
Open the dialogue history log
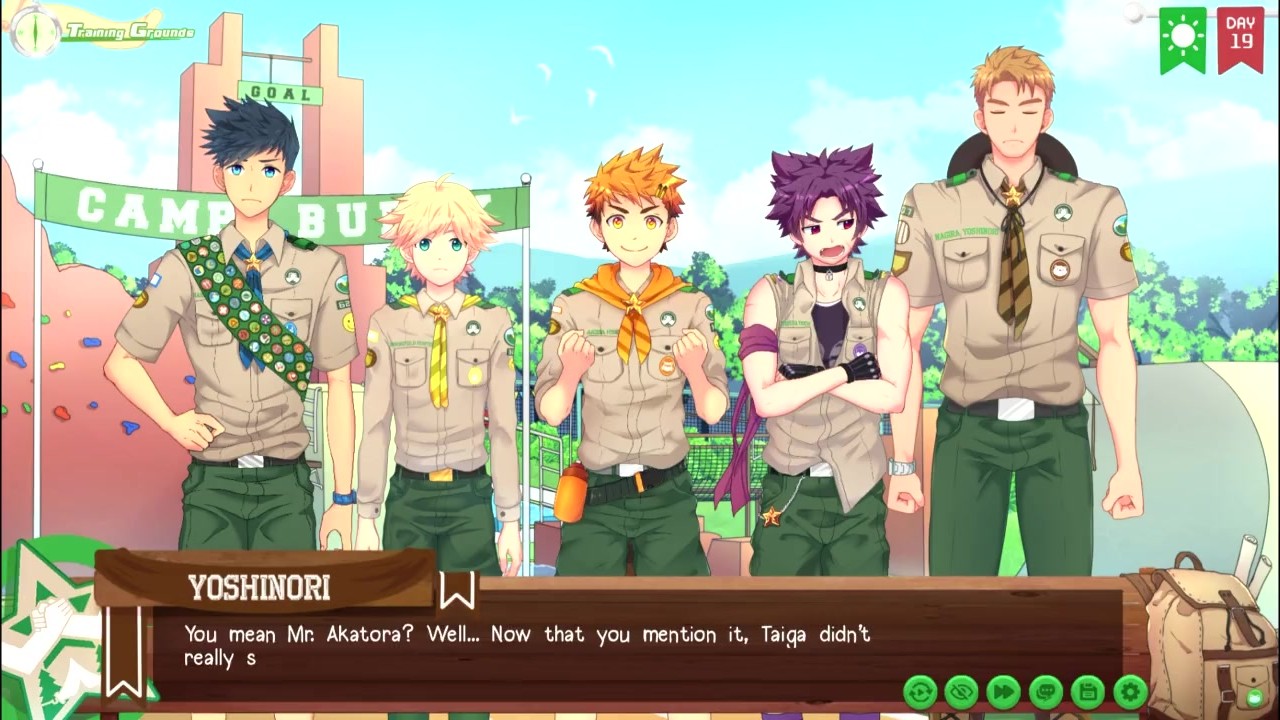(1046, 691)
